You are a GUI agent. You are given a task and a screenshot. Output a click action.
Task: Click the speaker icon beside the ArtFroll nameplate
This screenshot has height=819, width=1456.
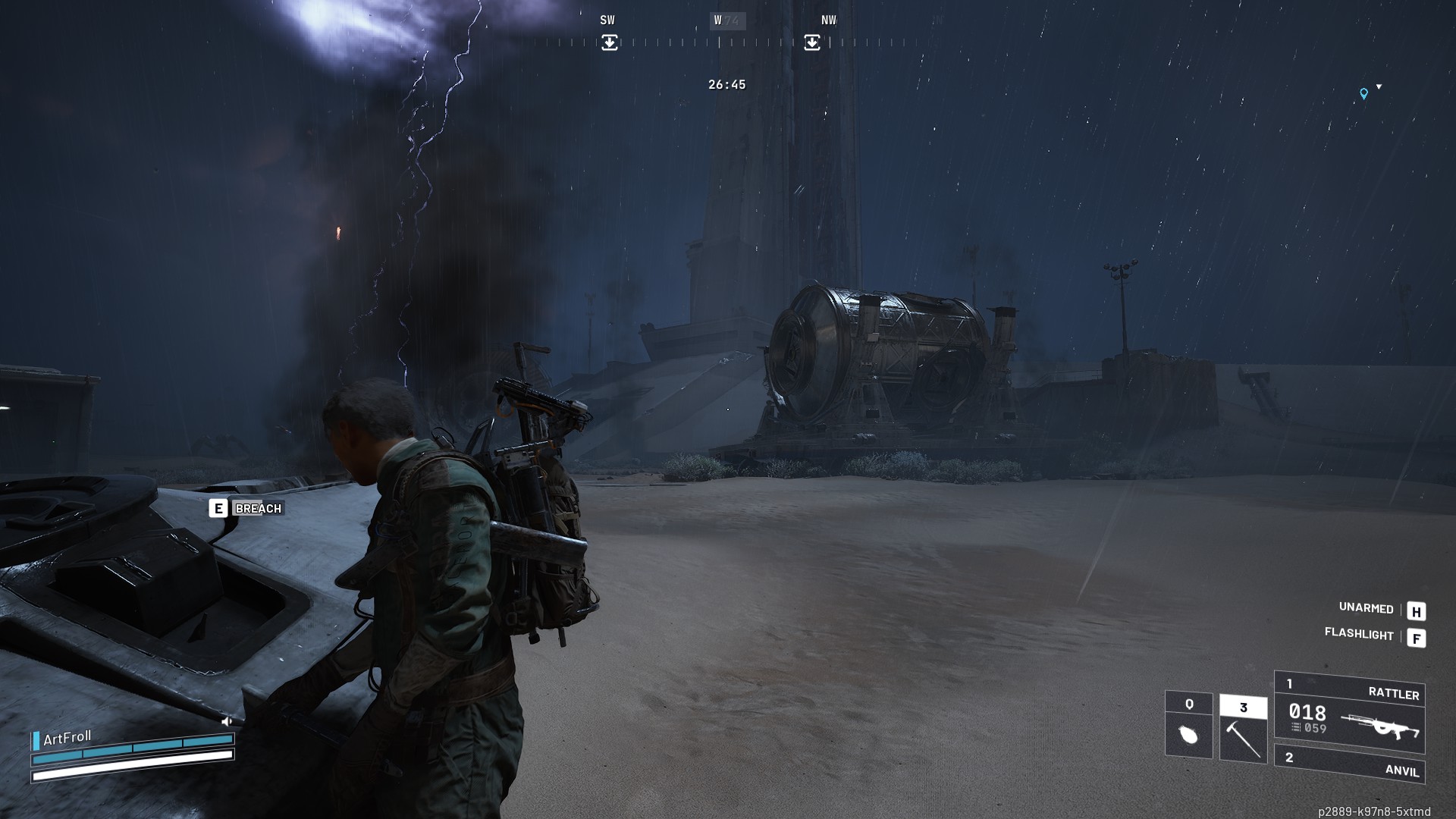(227, 722)
